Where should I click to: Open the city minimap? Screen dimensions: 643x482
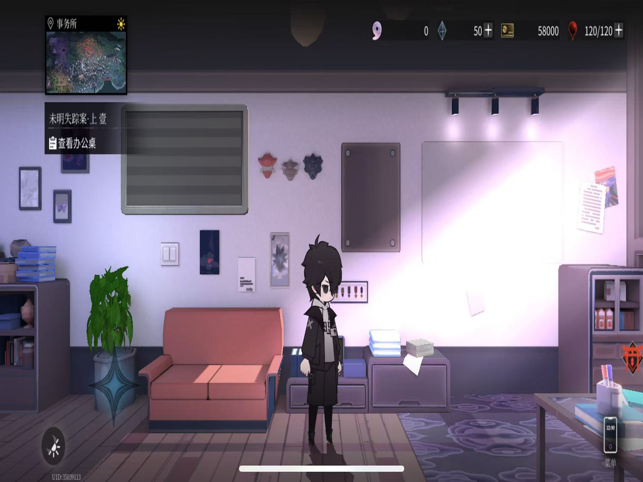click(x=86, y=62)
